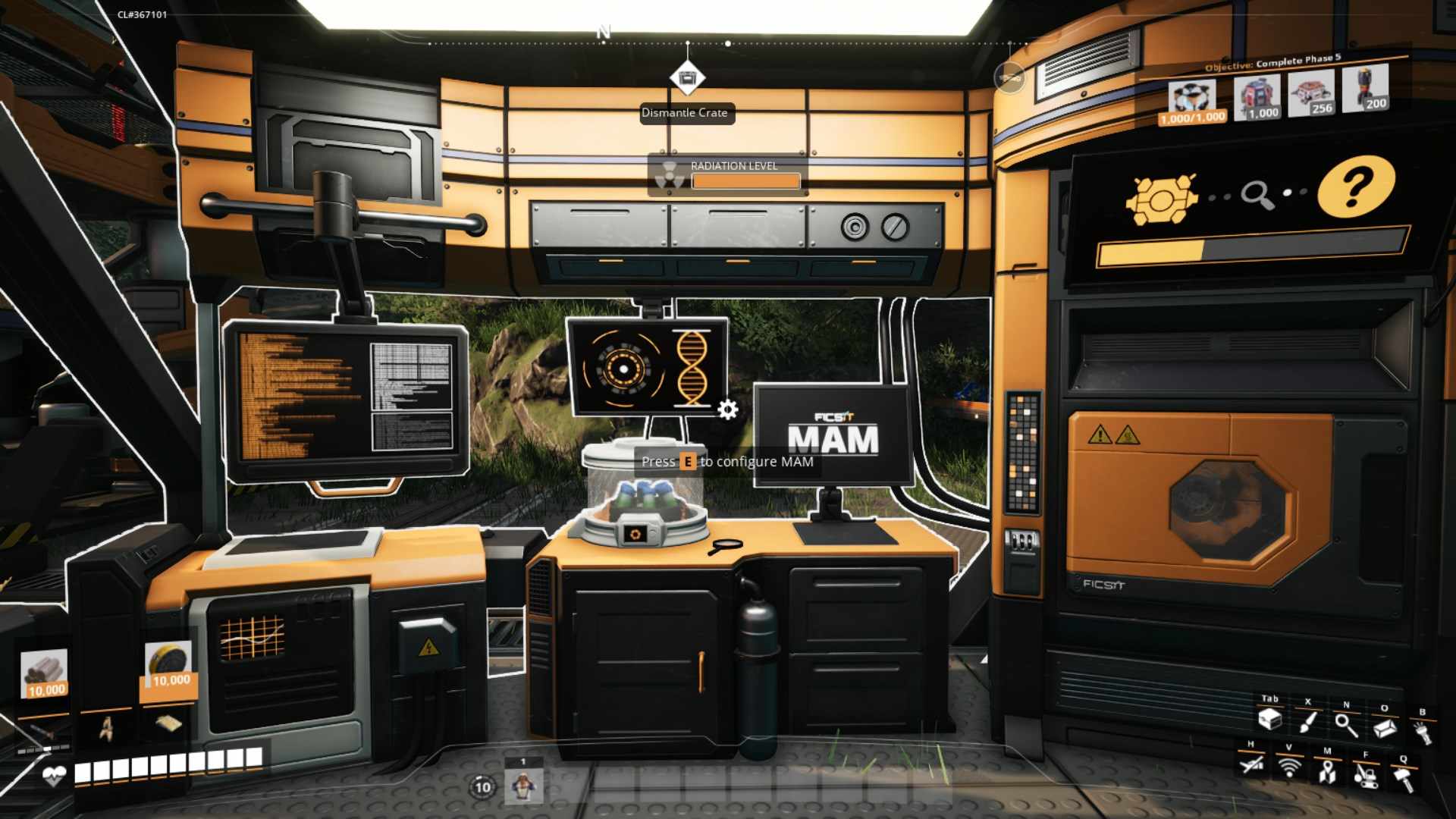The height and width of the screenshot is (819, 1456).
Task: Click the Radiation Level meter bar
Action: tap(745, 182)
